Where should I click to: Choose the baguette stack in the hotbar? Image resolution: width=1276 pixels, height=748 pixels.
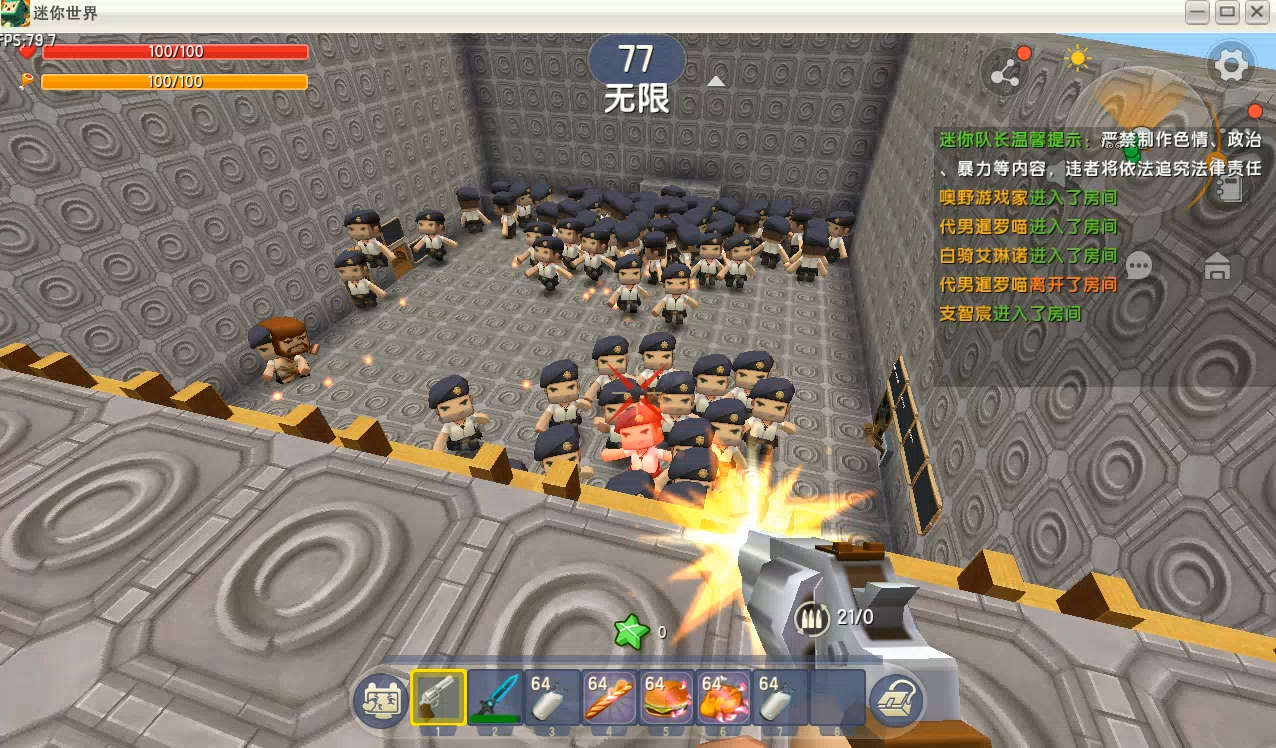coord(609,696)
